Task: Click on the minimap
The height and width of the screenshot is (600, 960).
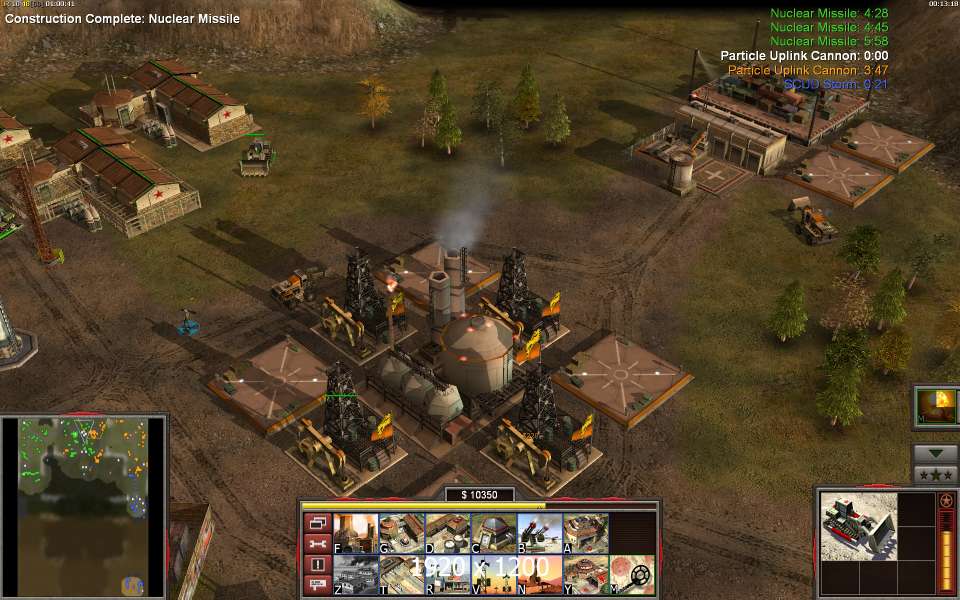Action: tap(84, 506)
